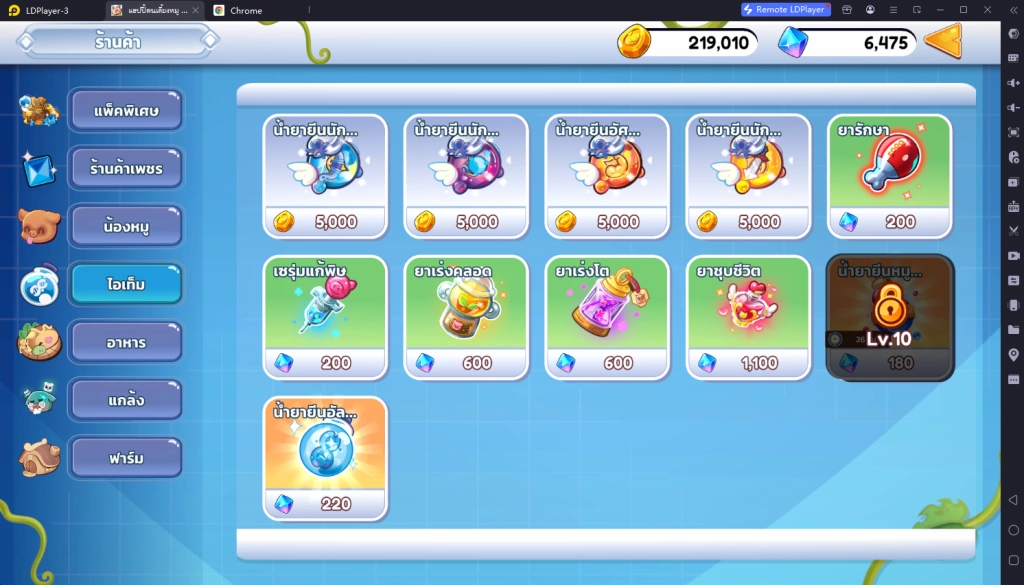The height and width of the screenshot is (585, 1024).
Task: Choose the ไอเท็ม items tab
Action: [126, 284]
